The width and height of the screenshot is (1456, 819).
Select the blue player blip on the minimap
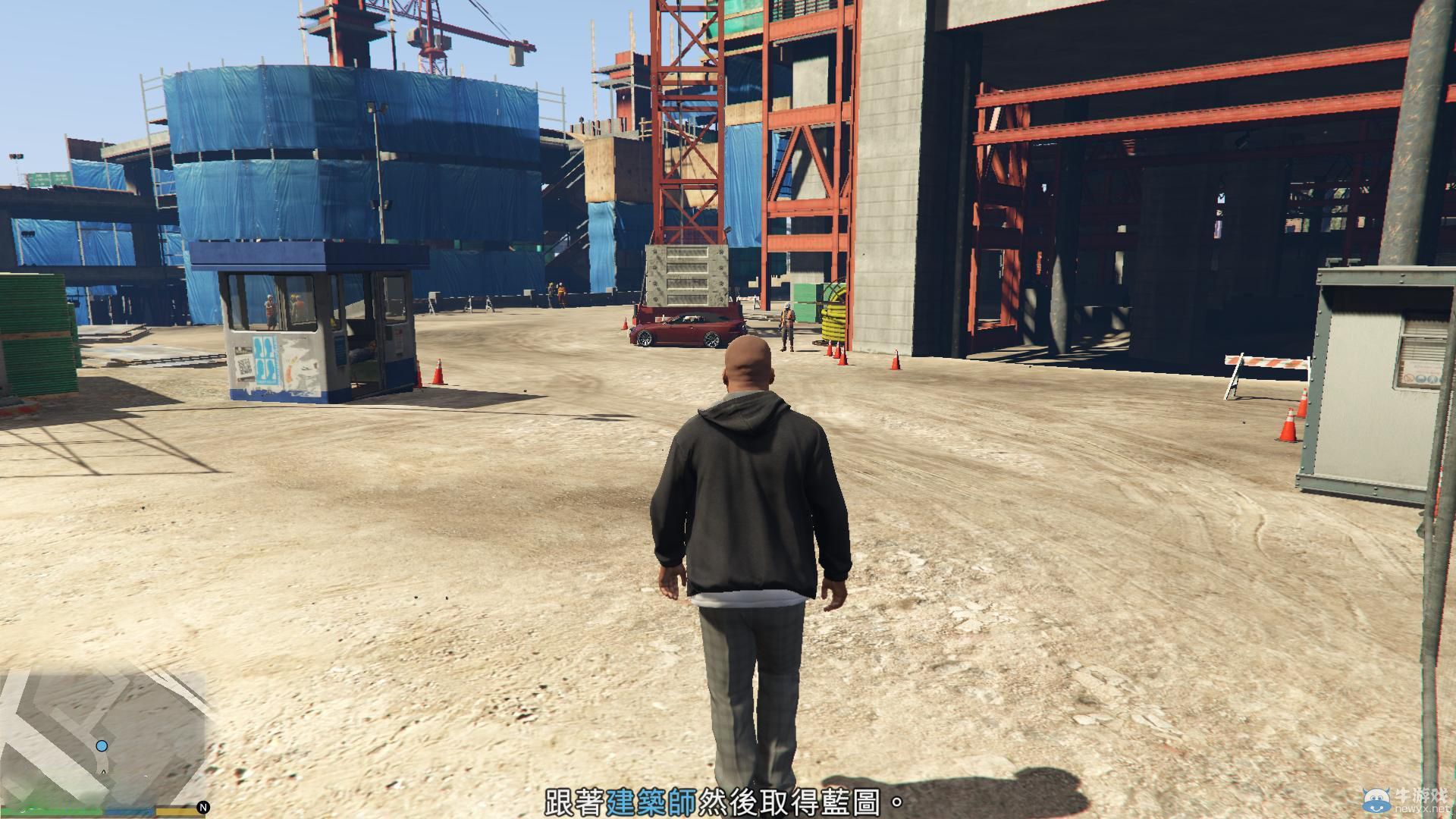click(x=102, y=746)
